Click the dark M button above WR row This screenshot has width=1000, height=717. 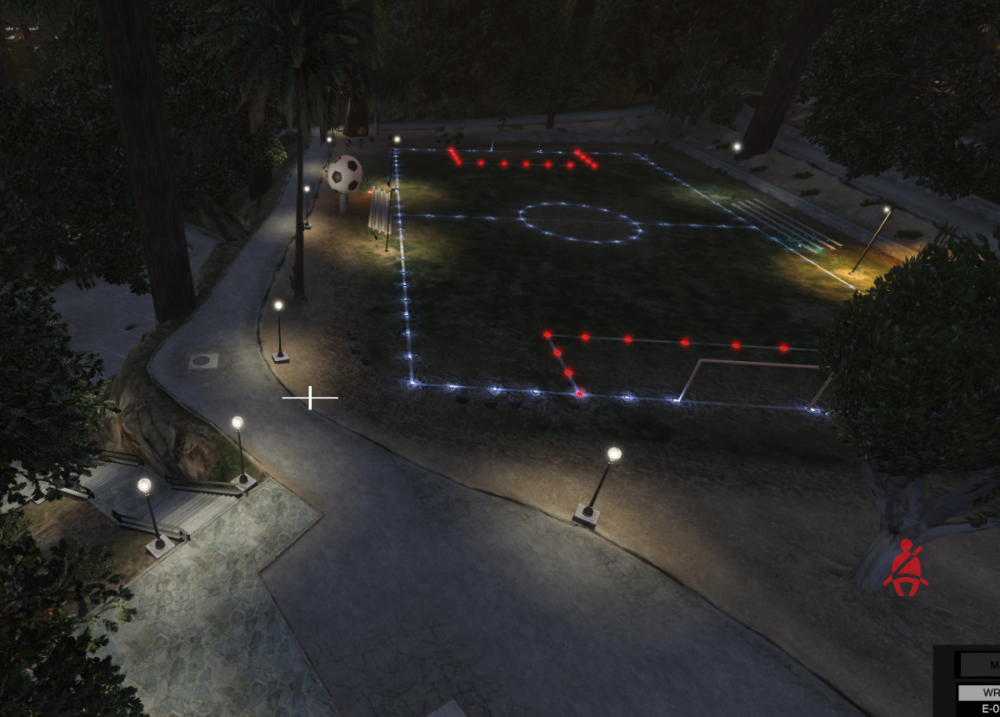coord(980,664)
